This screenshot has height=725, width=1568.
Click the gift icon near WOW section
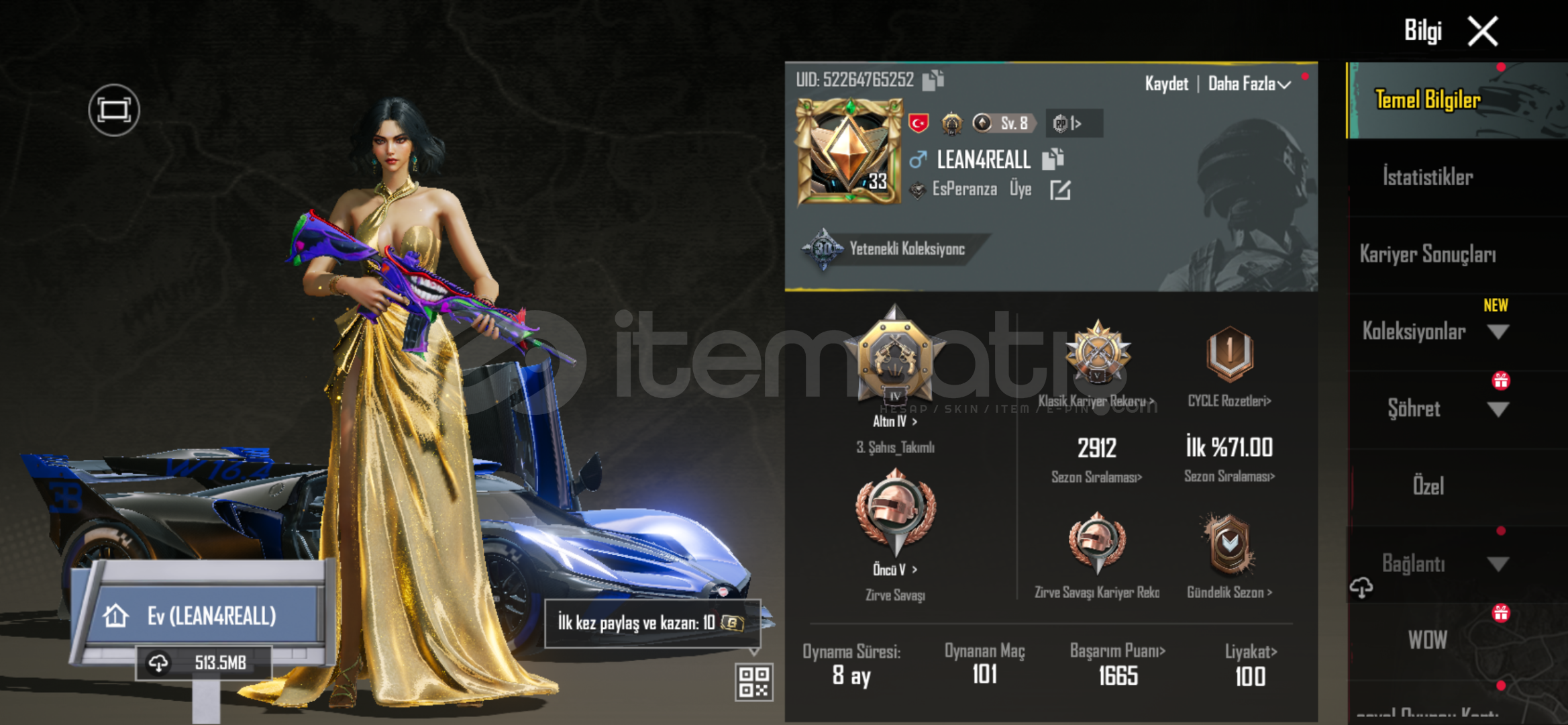(1501, 612)
